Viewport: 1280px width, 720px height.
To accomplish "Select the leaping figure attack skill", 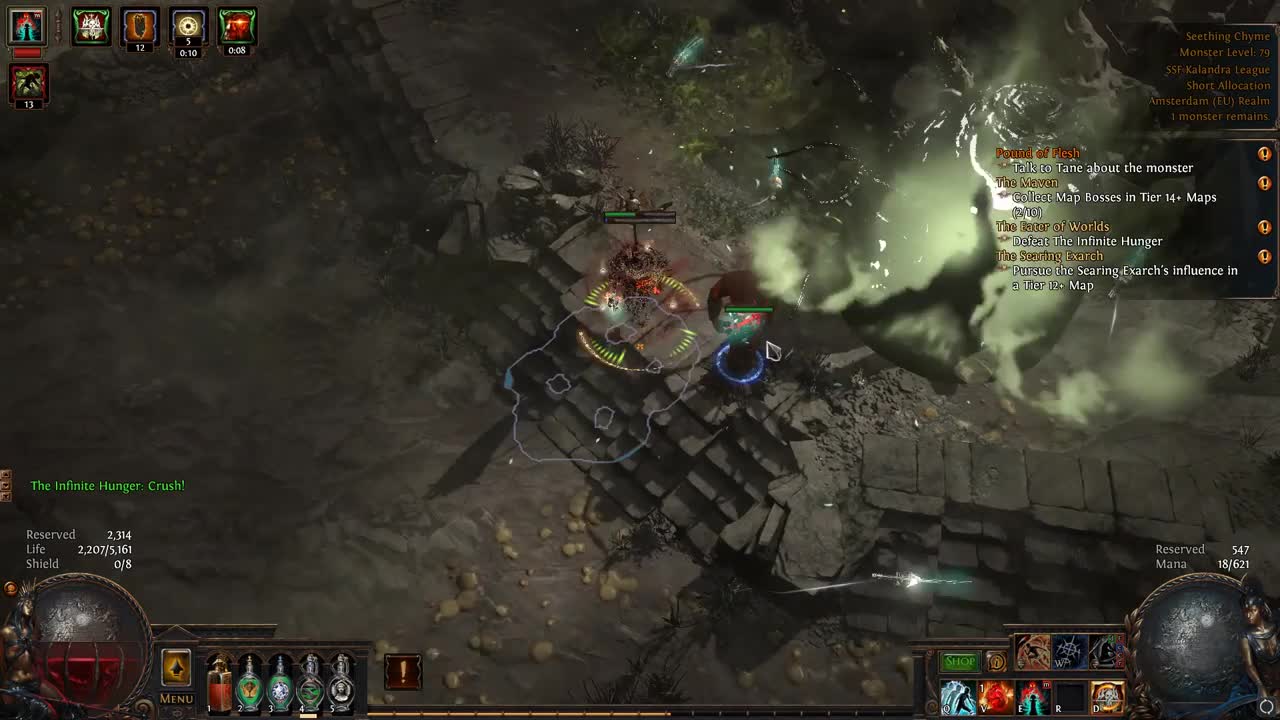I will (1033, 652).
